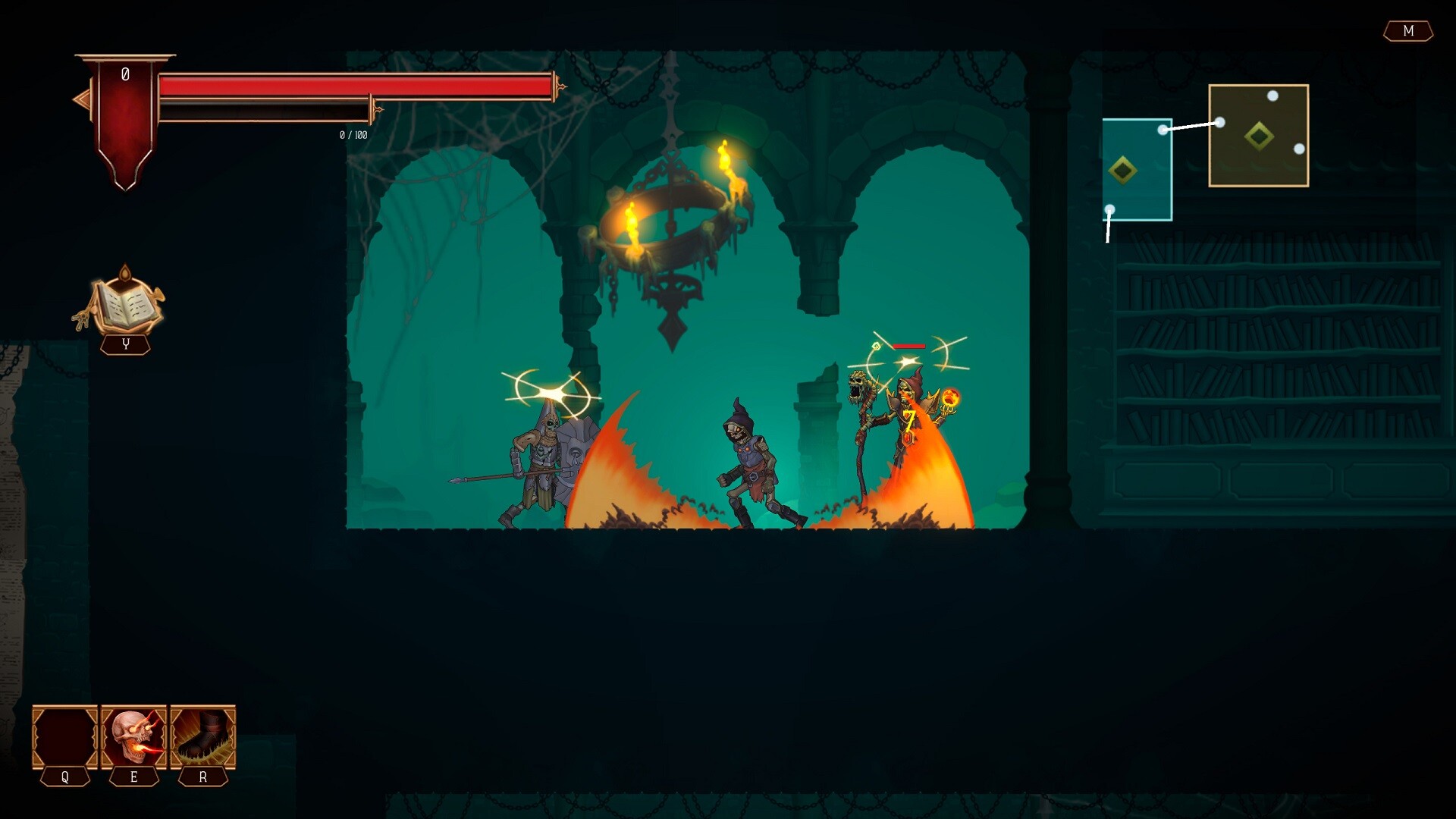Open the spellbook journal icon

coord(125,303)
